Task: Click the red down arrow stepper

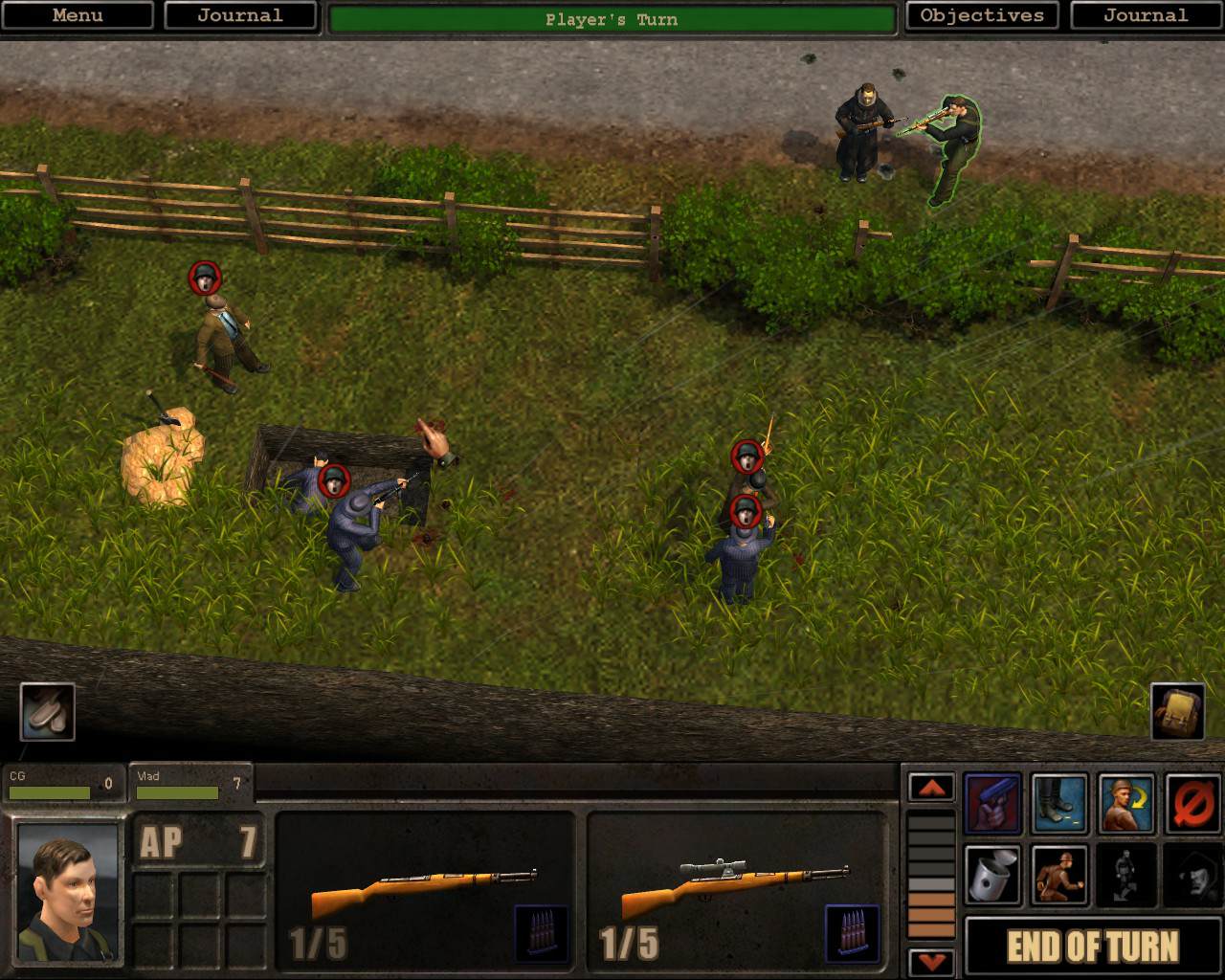Action: coord(931,960)
